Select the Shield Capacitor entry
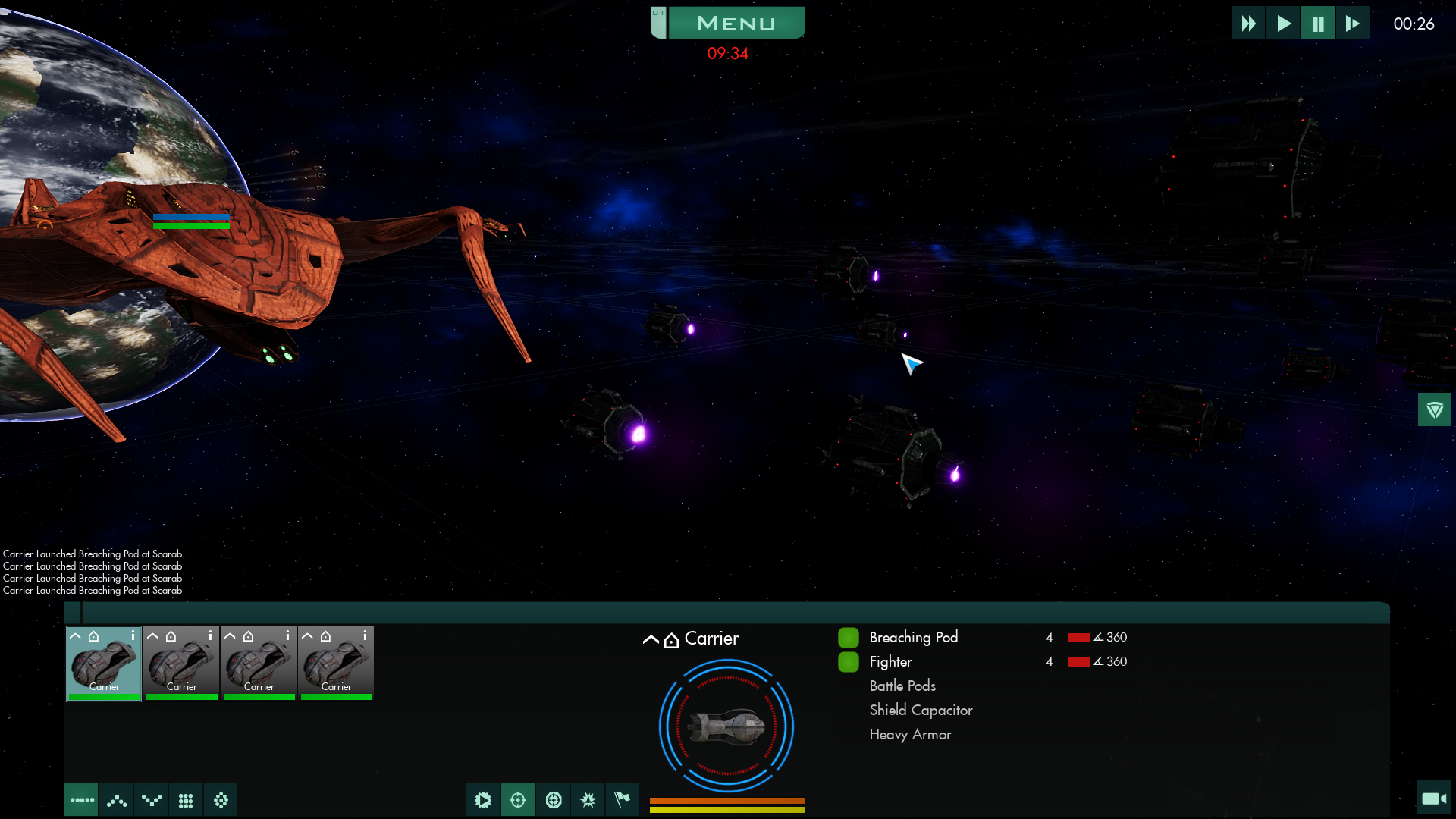 (921, 710)
